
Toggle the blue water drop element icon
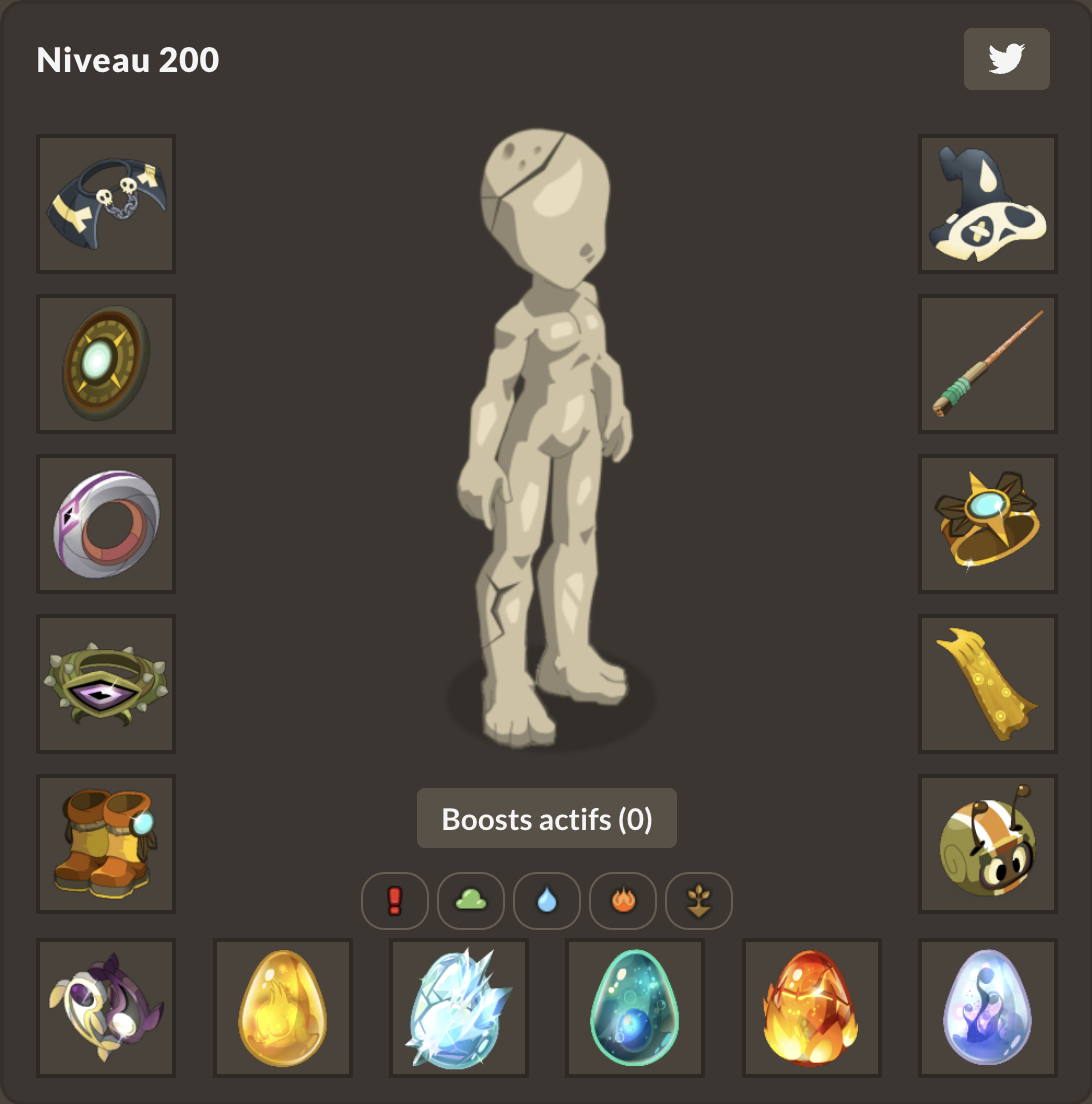547,901
